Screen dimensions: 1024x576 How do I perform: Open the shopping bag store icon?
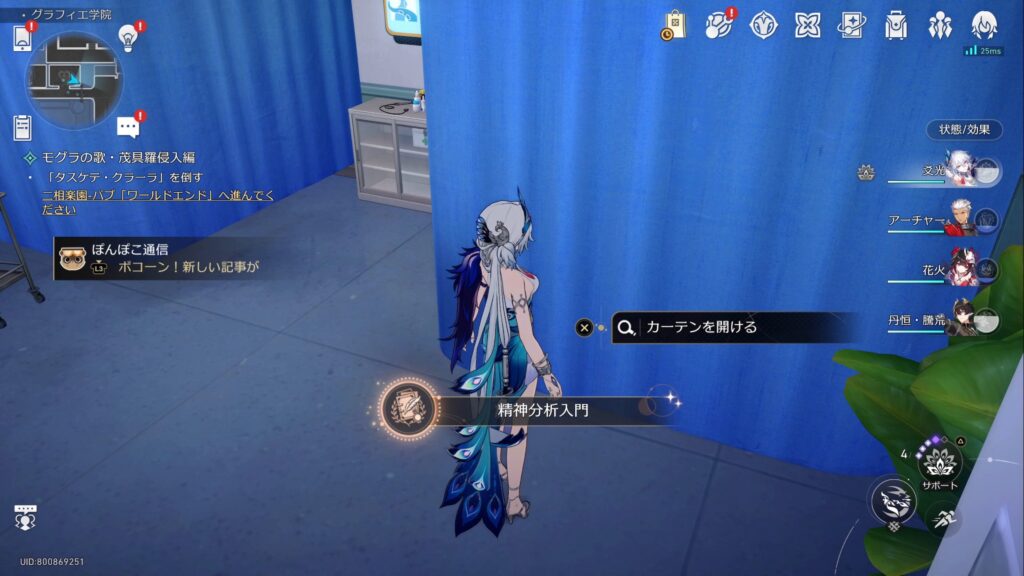(x=674, y=25)
